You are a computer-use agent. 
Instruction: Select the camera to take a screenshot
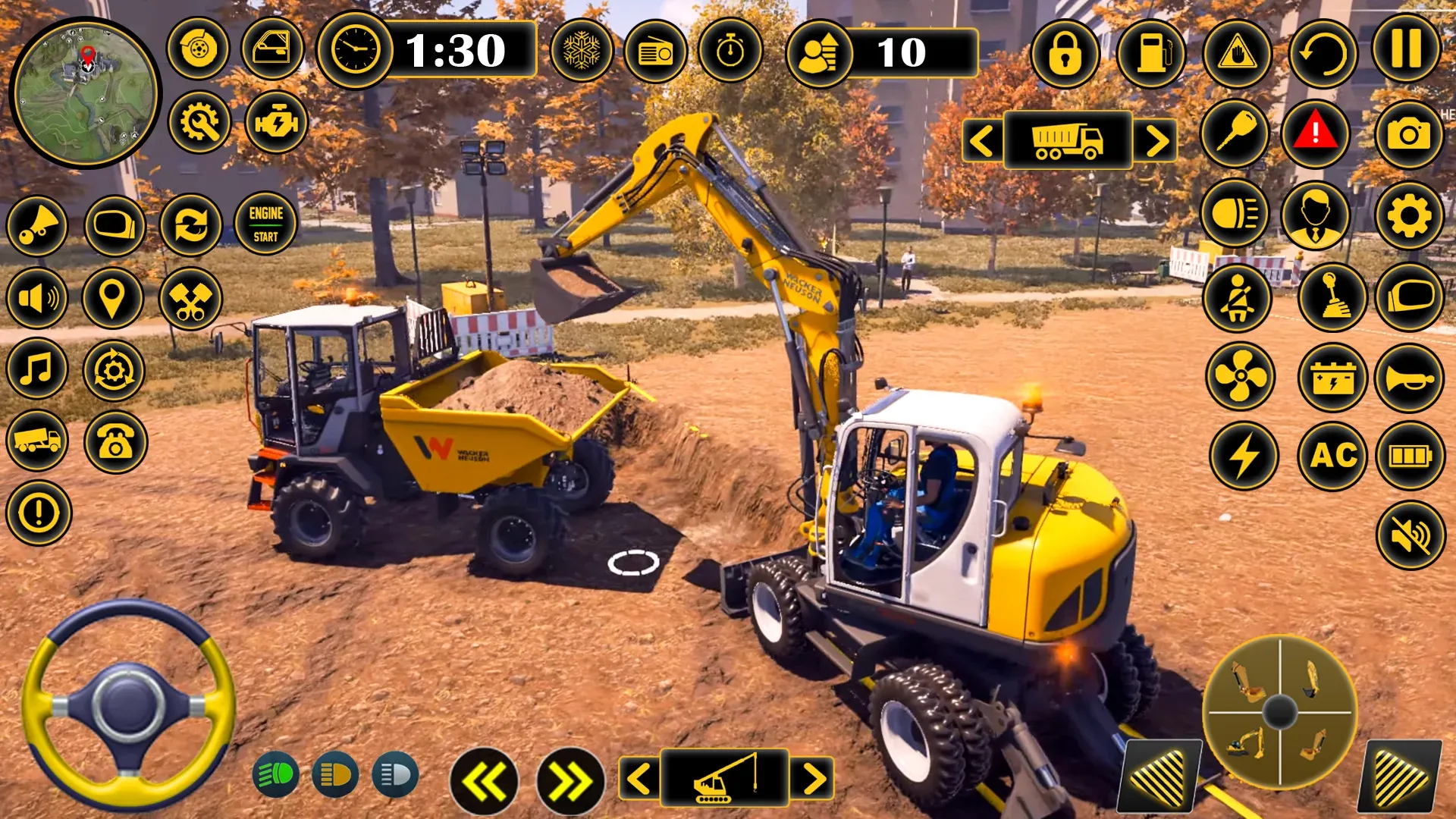[x=1408, y=134]
